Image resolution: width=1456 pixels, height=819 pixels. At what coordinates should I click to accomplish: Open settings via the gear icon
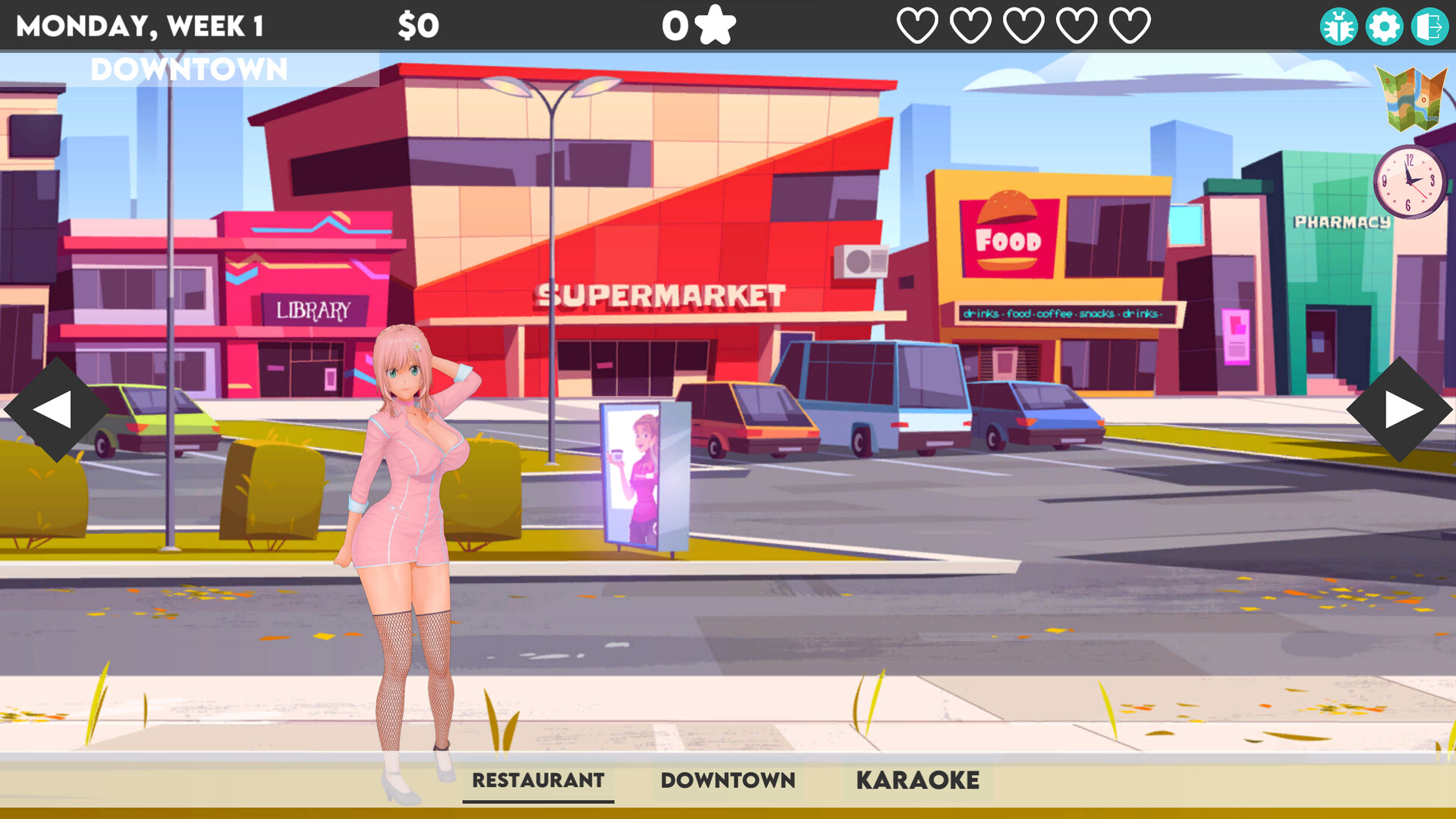(x=1384, y=27)
